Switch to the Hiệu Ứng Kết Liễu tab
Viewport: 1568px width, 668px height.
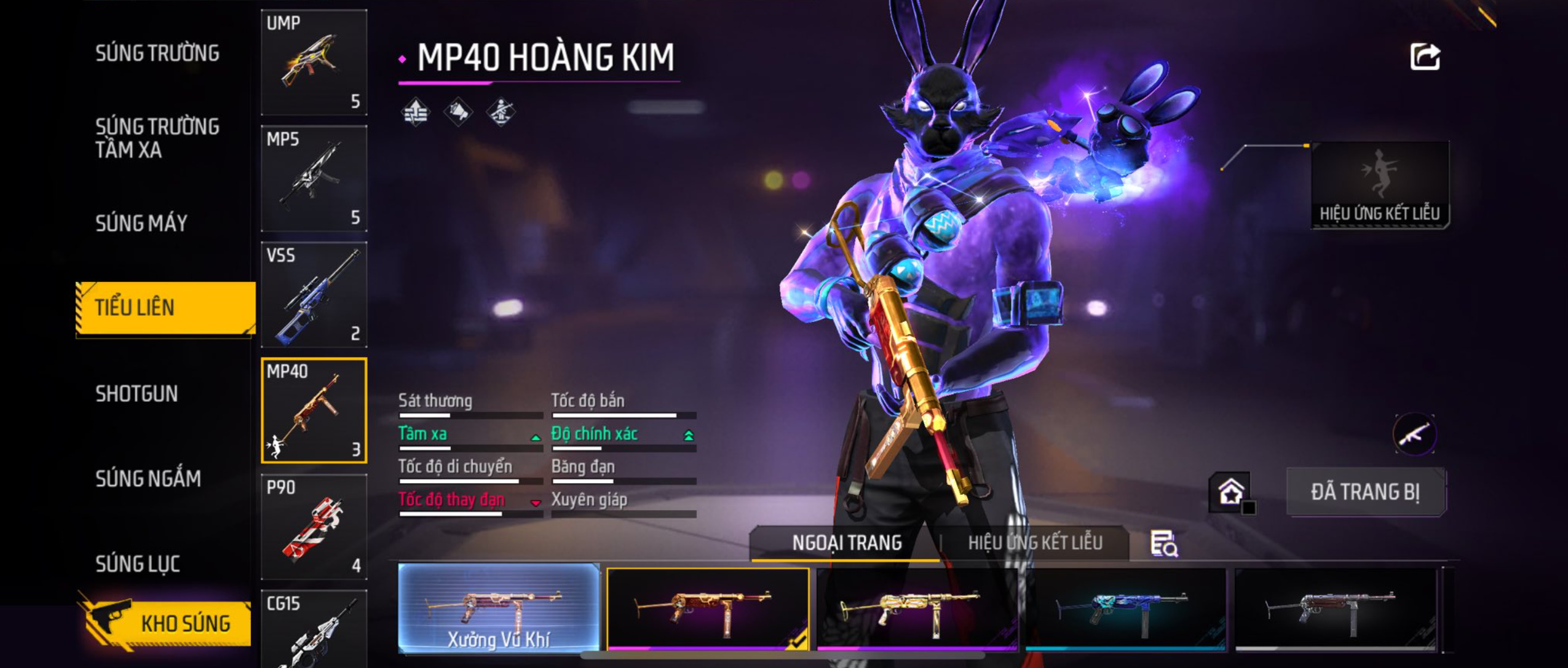[x=1035, y=543]
